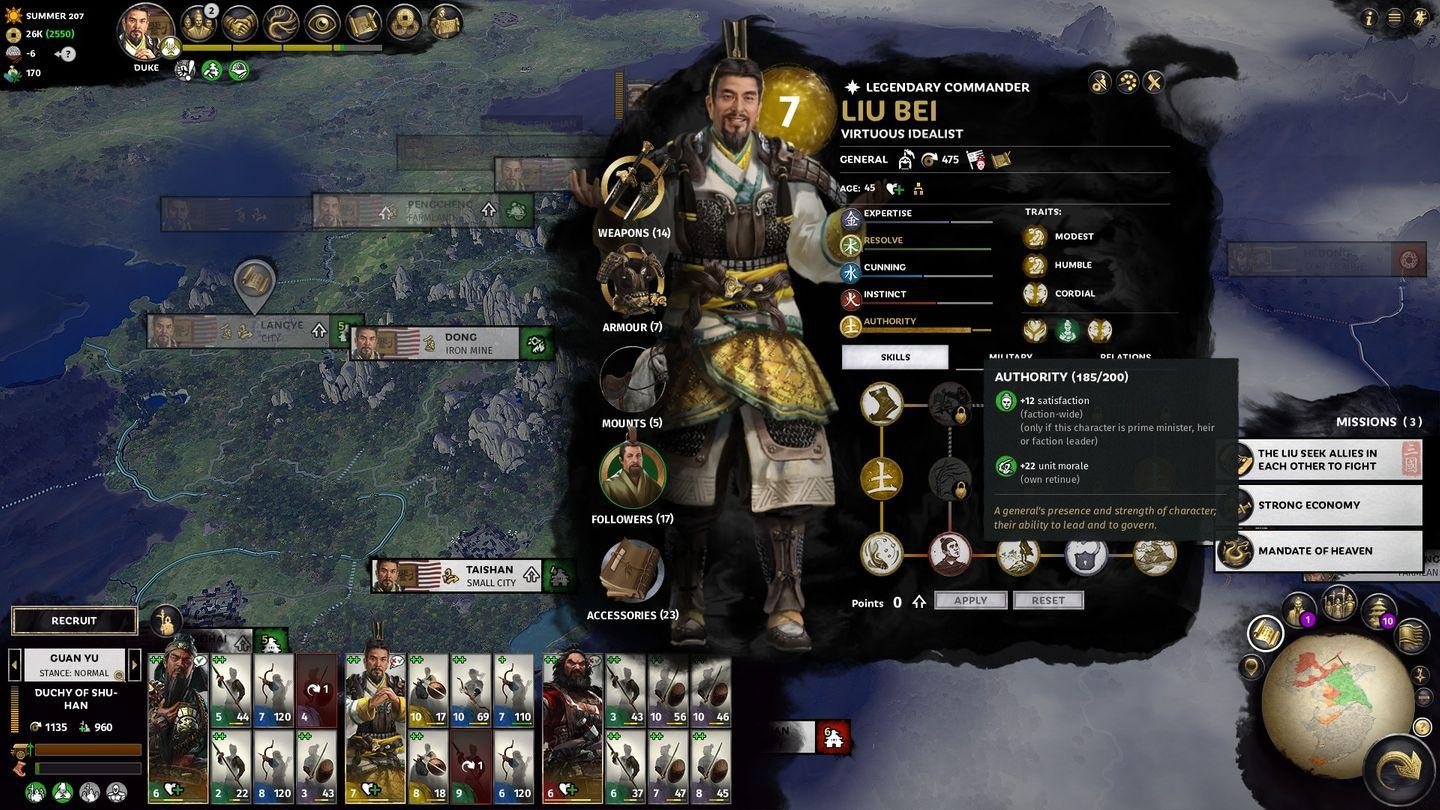1440x810 pixels.
Task: Open the game menu icon
Action: [x=1395, y=17]
